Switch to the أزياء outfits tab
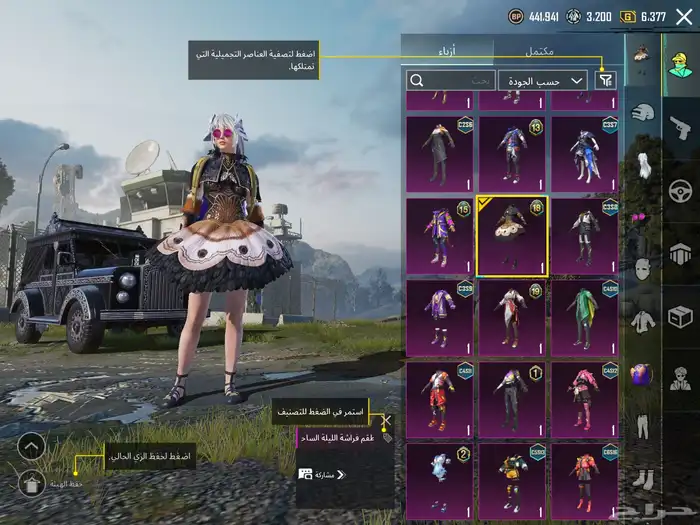Screen dimensions: 700x525 point(447,51)
